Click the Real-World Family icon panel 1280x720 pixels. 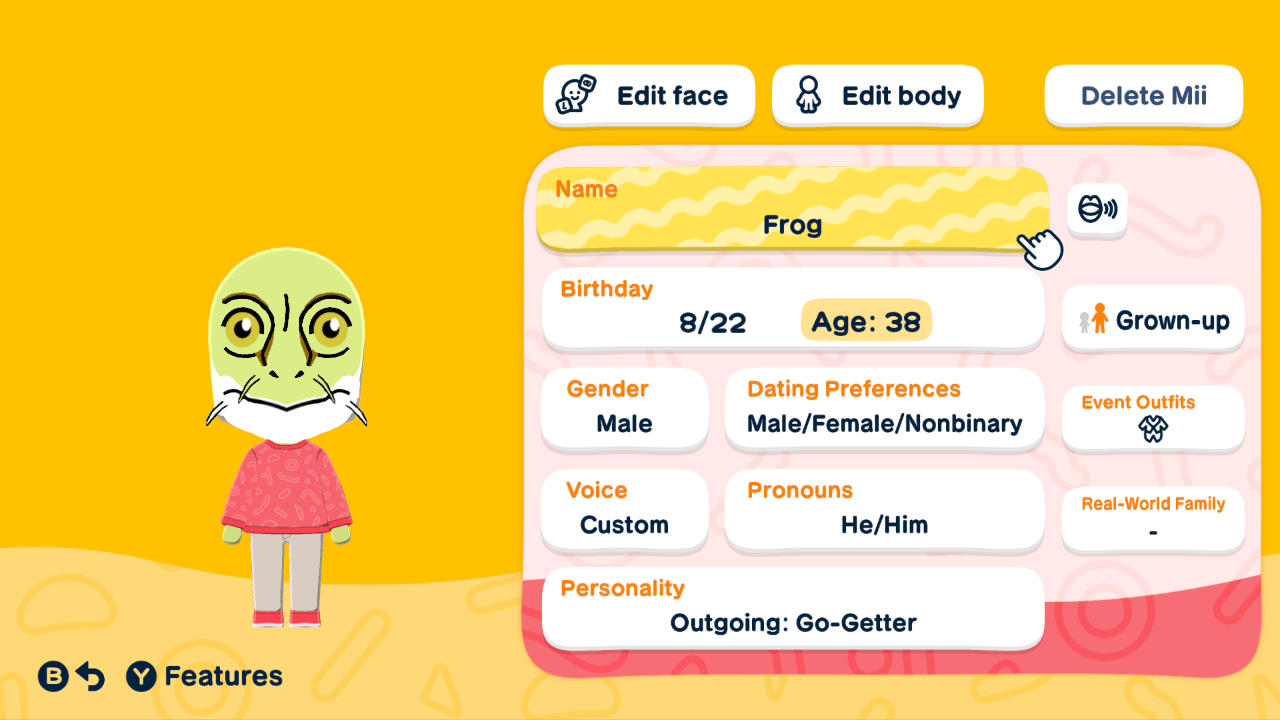[1152, 518]
